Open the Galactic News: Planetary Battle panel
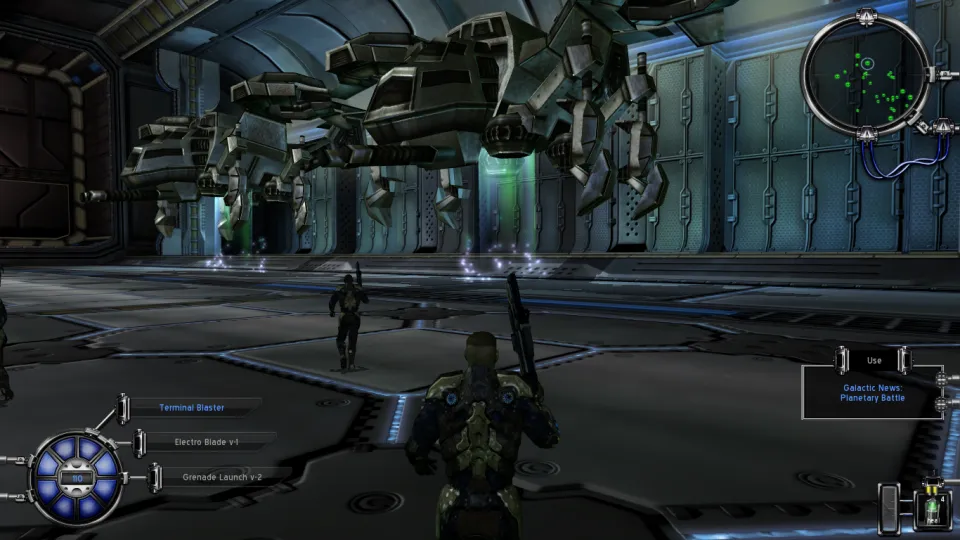The height and width of the screenshot is (540, 960). click(x=872, y=392)
